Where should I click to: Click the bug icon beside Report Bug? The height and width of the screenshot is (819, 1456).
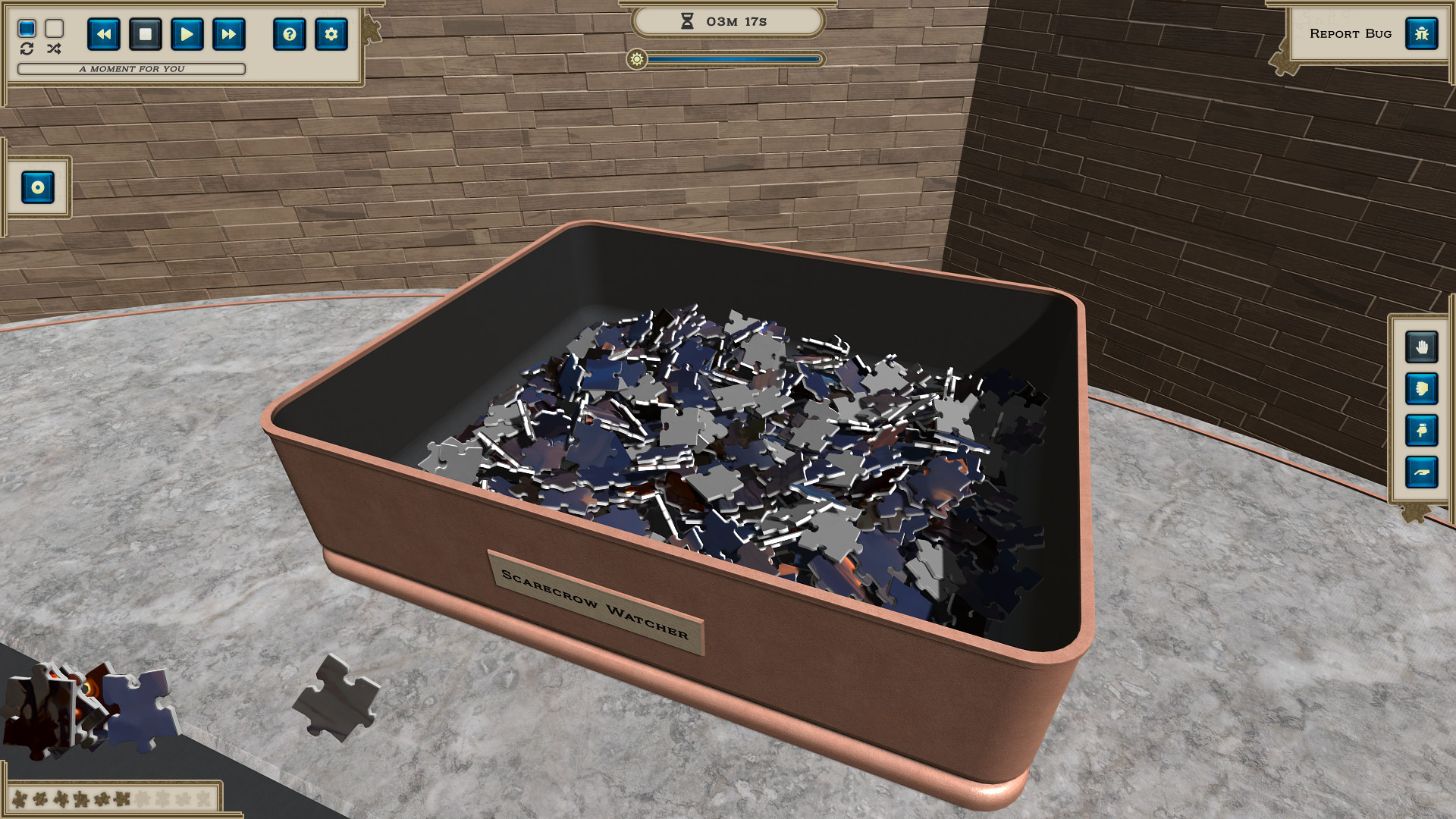pos(1422,33)
